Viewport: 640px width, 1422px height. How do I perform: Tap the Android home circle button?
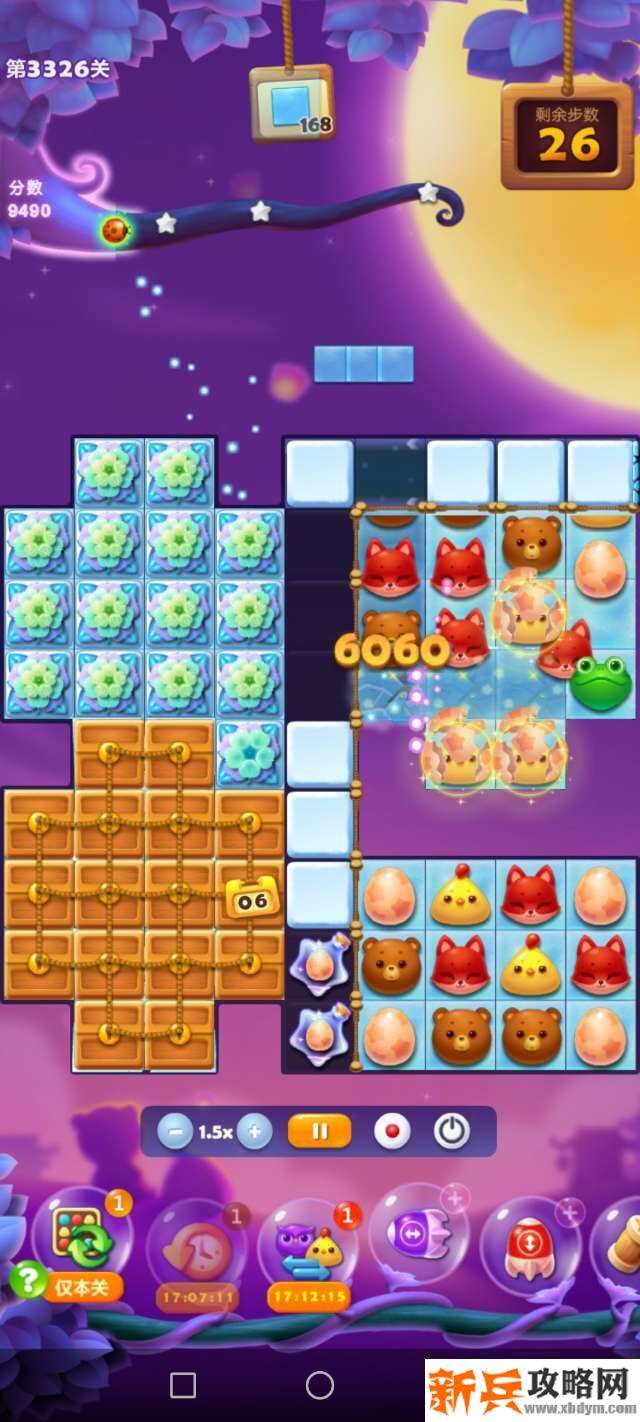(x=320, y=1385)
